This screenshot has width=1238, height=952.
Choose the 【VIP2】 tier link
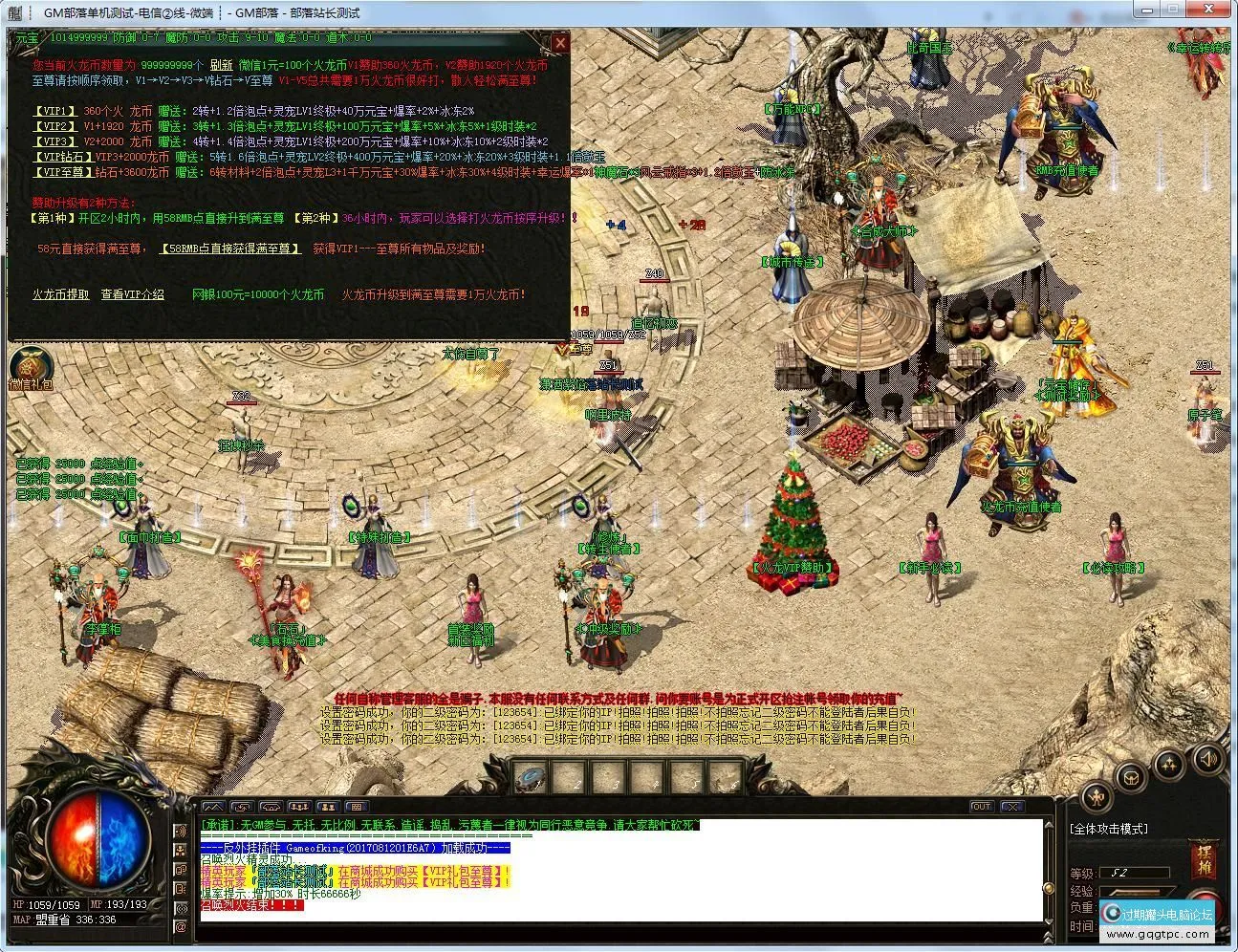[x=54, y=127]
